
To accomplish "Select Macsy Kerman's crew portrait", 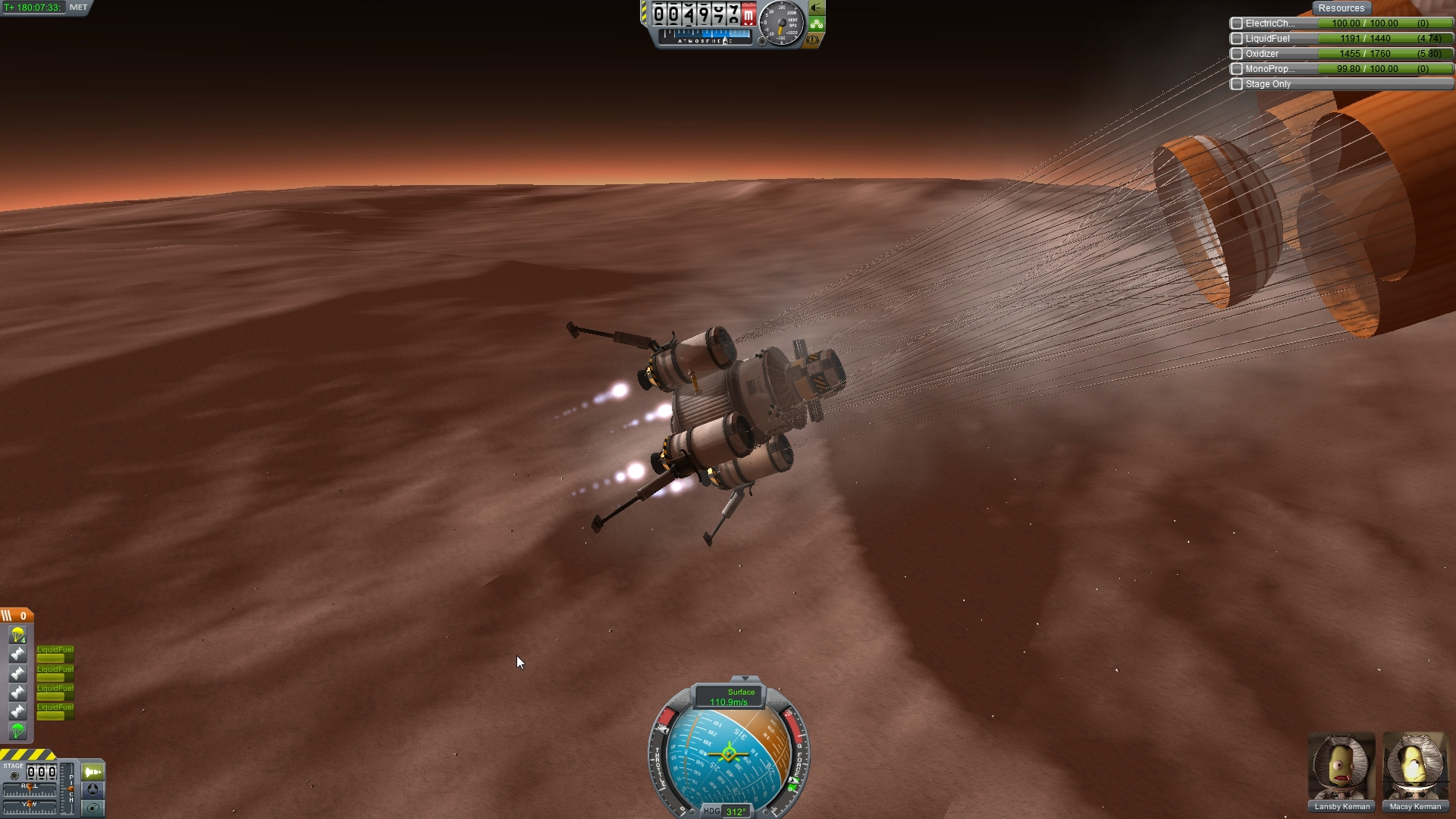I will click(x=1415, y=767).
